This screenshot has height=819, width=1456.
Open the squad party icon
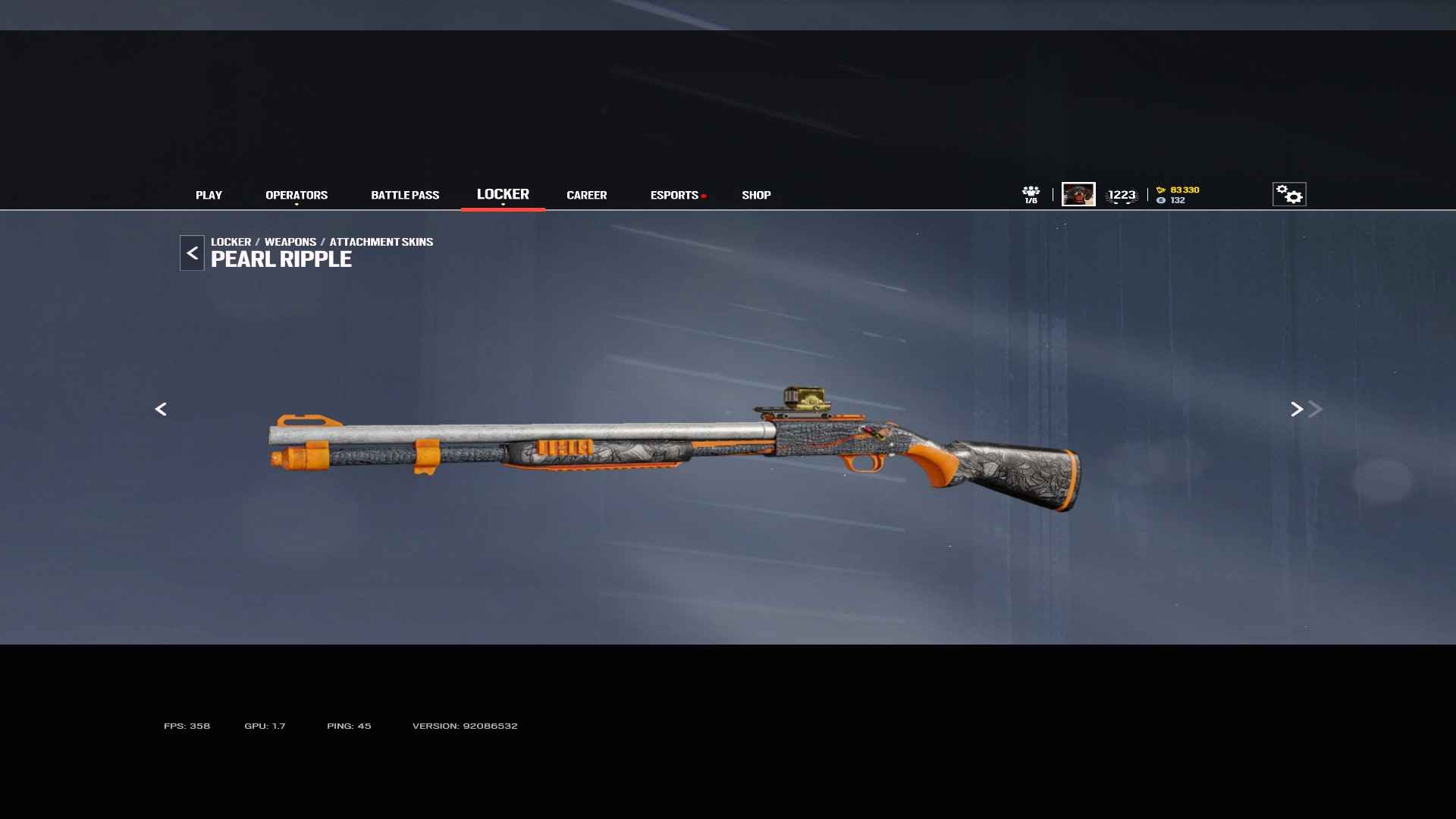(1031, 194)
